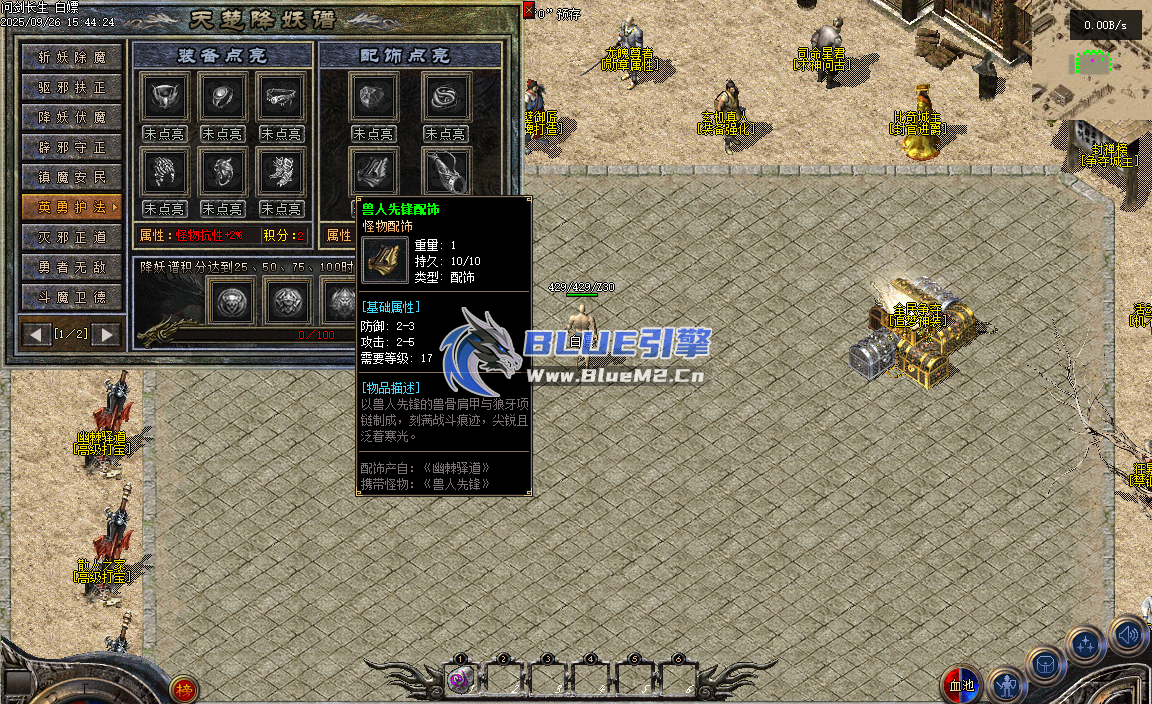Image resolution: width=1152 pixels, height=704 pixels.
Task: Select the 镇魔安民 category
Action: coord(72,177)
